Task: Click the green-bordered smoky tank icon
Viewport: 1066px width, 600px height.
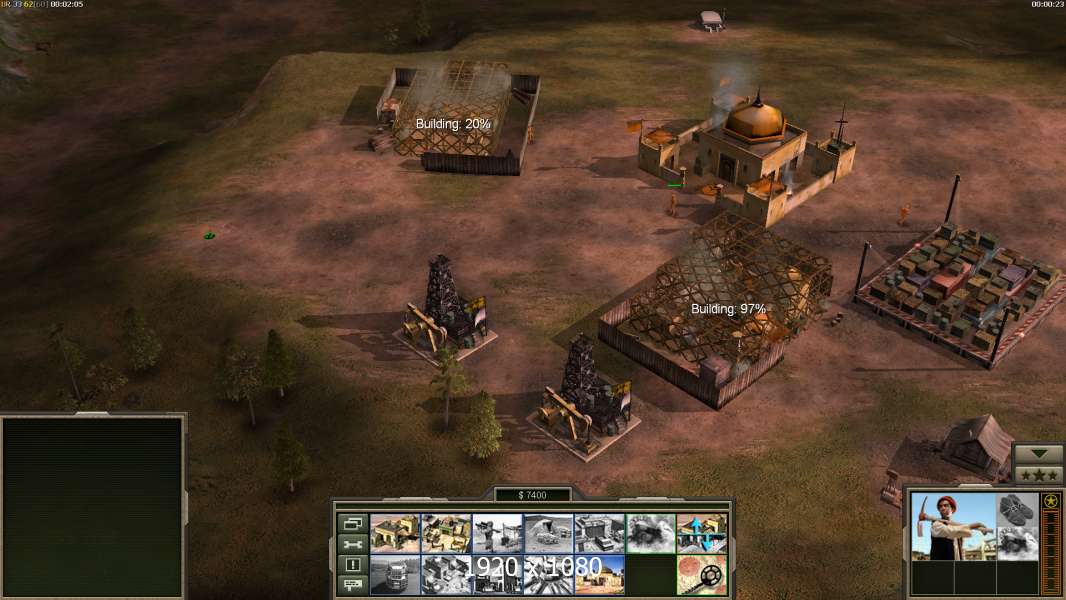Action: (x=650, y=533)
